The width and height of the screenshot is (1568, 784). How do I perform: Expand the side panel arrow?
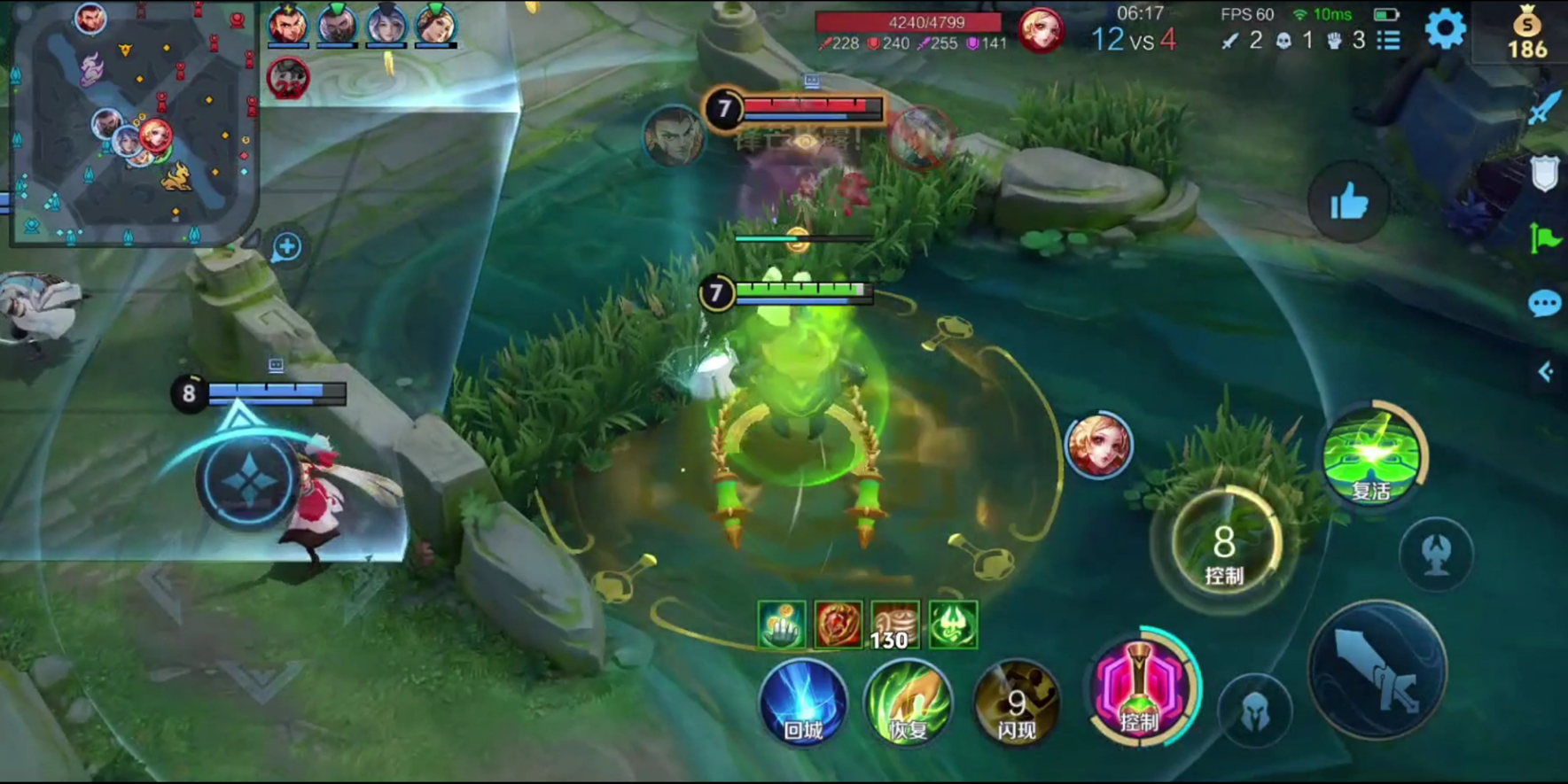1545,371
